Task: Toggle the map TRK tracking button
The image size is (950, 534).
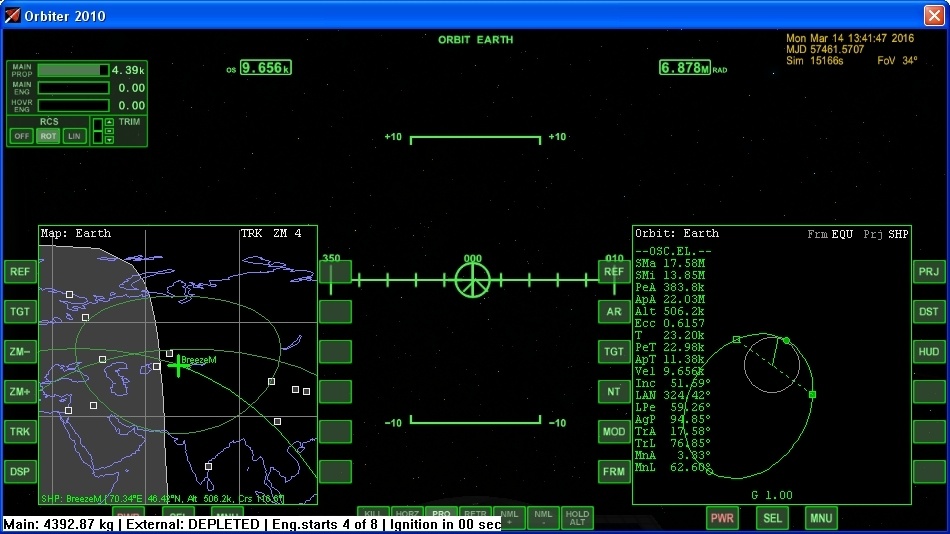Action: [x=20, y=431]
